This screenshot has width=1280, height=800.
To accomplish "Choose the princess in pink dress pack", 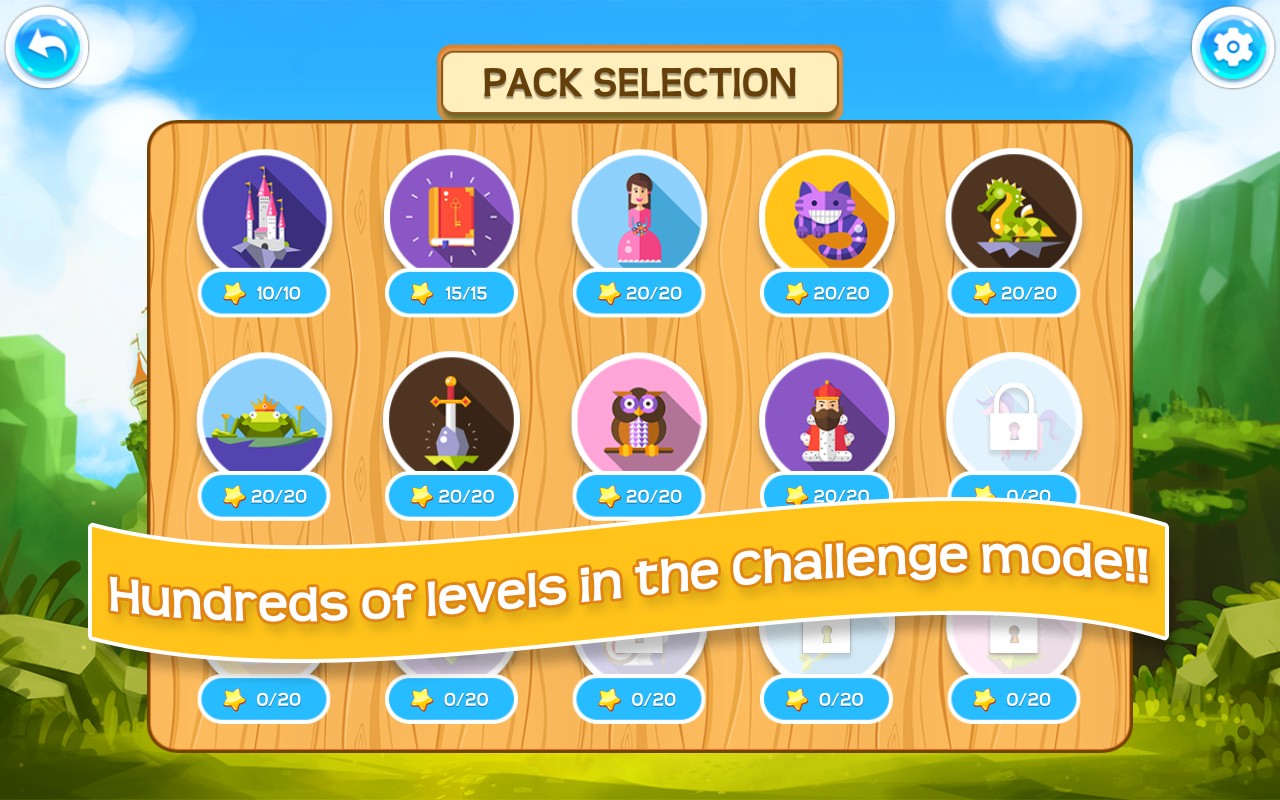I will [x=639, y=215].
